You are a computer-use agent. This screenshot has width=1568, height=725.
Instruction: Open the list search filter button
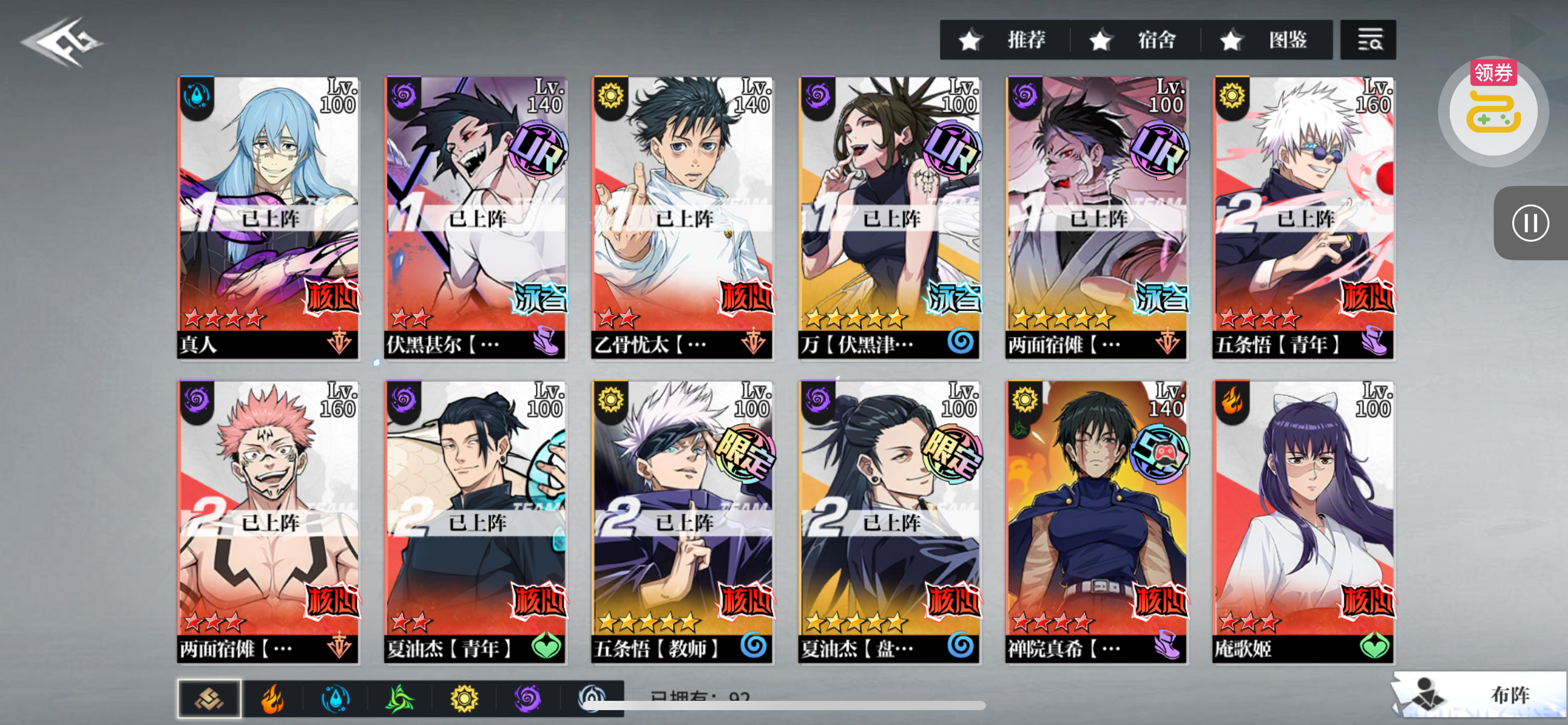[x=1368, y=40]
